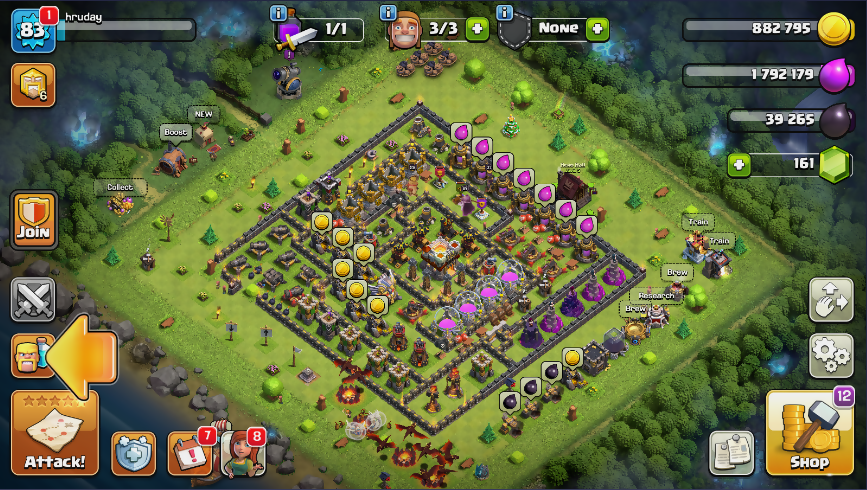Tap the Boost label above the hut
Viewport: 867px width, 490px height.
(x=175, y=132)
